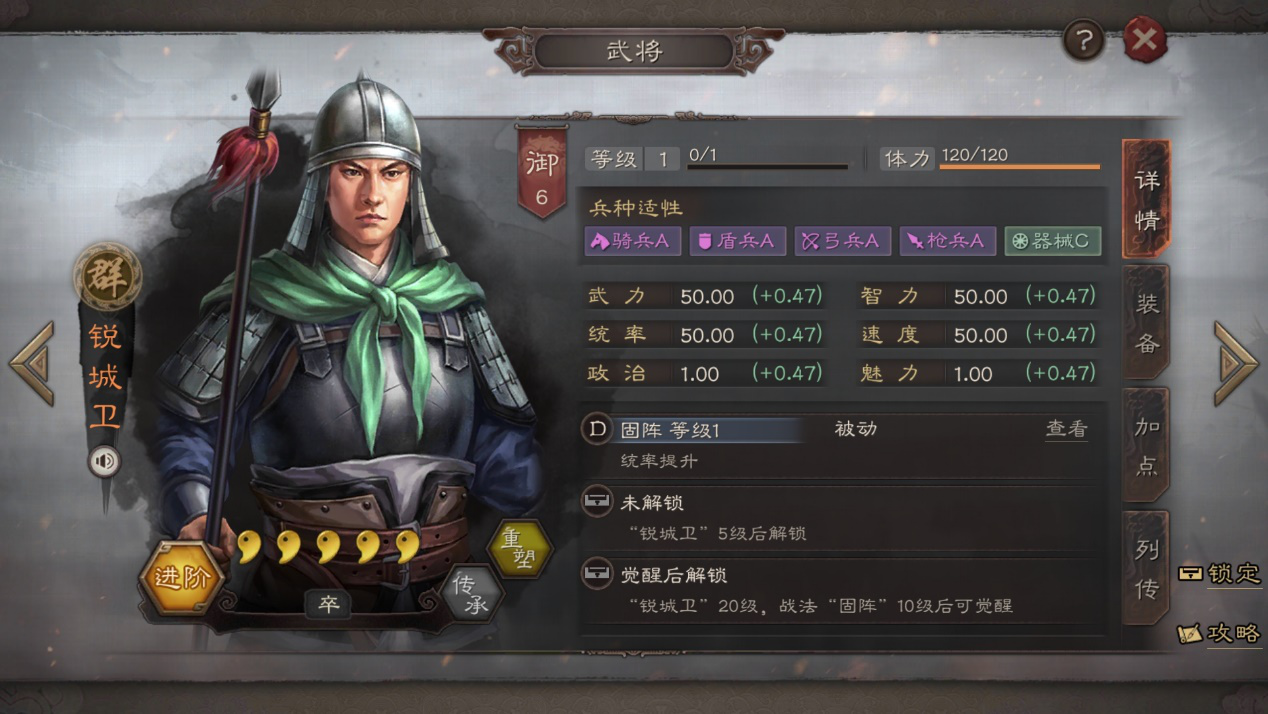Screen dimensions: 1268x714
Task: Click the locked skill slot 未解锁
Action: (x=840, y=516)
